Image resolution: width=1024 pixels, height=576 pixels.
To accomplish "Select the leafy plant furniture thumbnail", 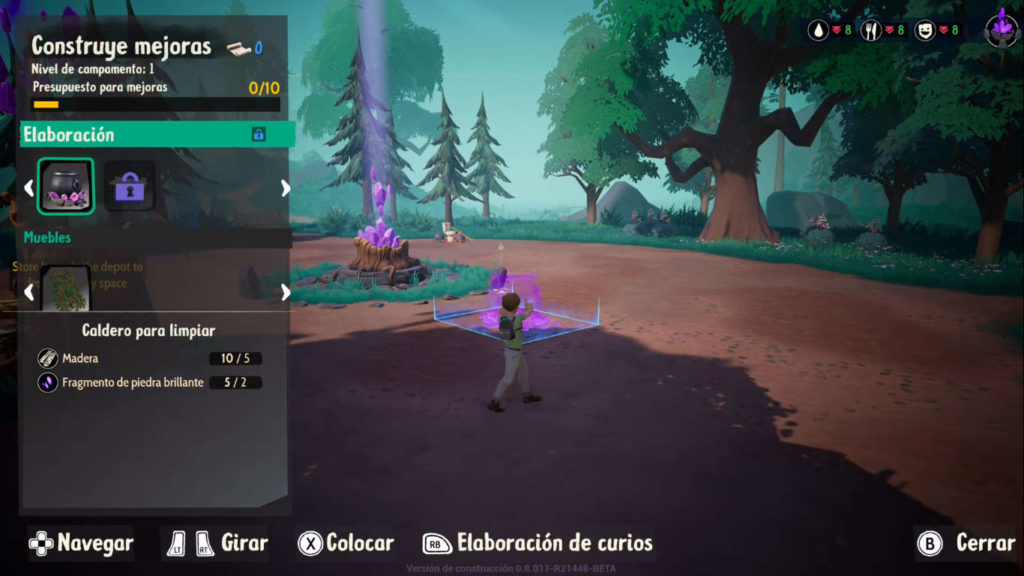I will coord(66,290).
